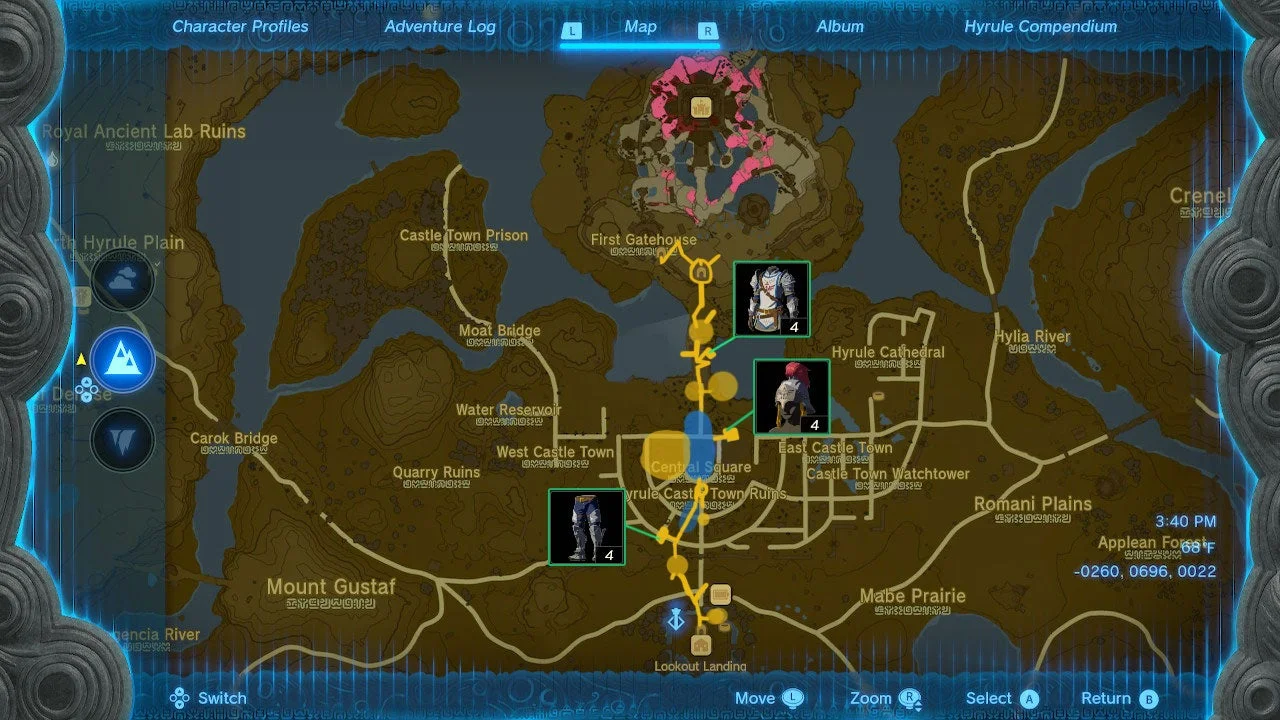
Task: View the Hyrule Compendium tab
Action: coord(1042,26)
